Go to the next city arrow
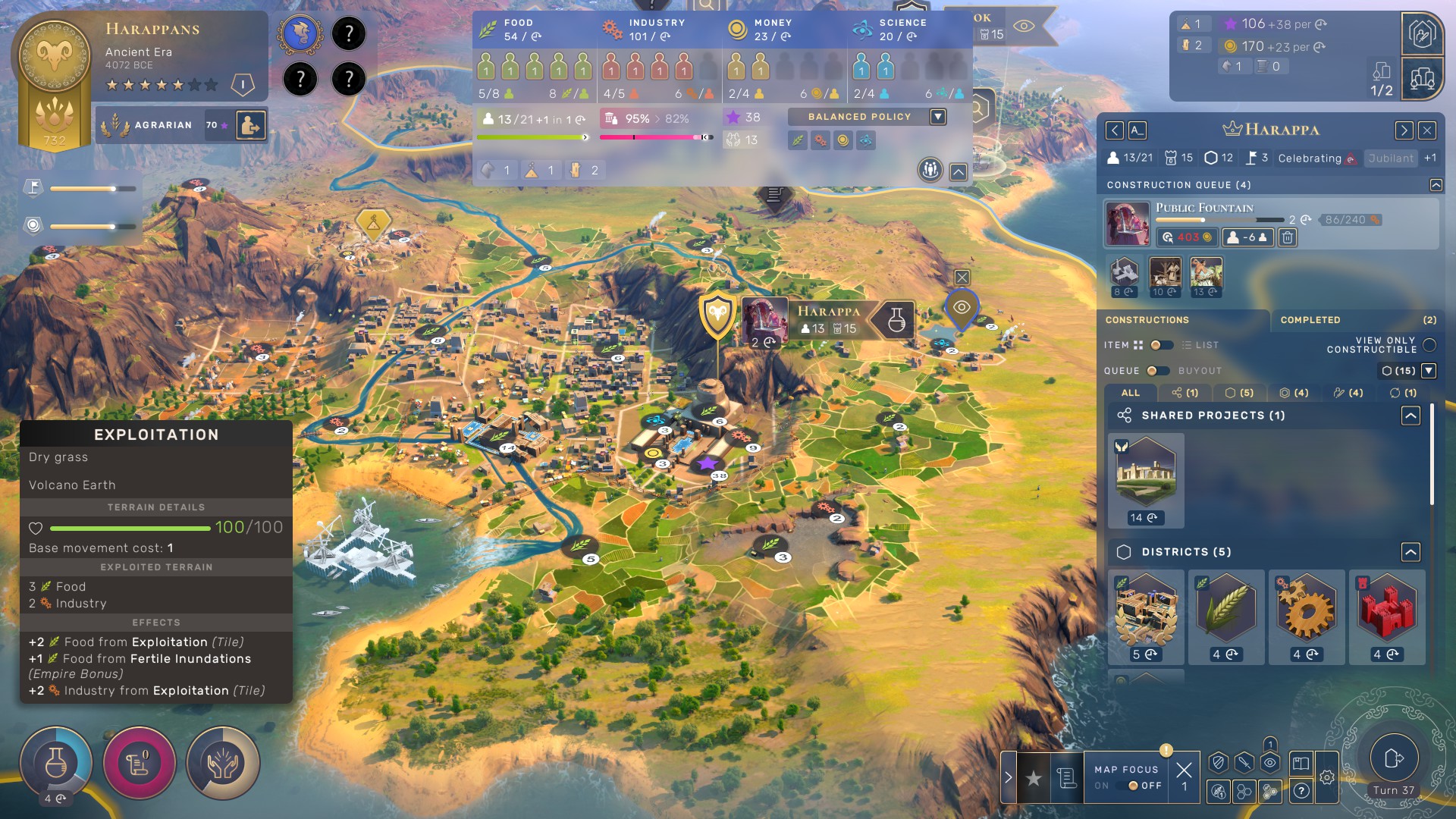Image resolution: width=1456 pixels, height=819 pixels. [x=1404, y=130]
